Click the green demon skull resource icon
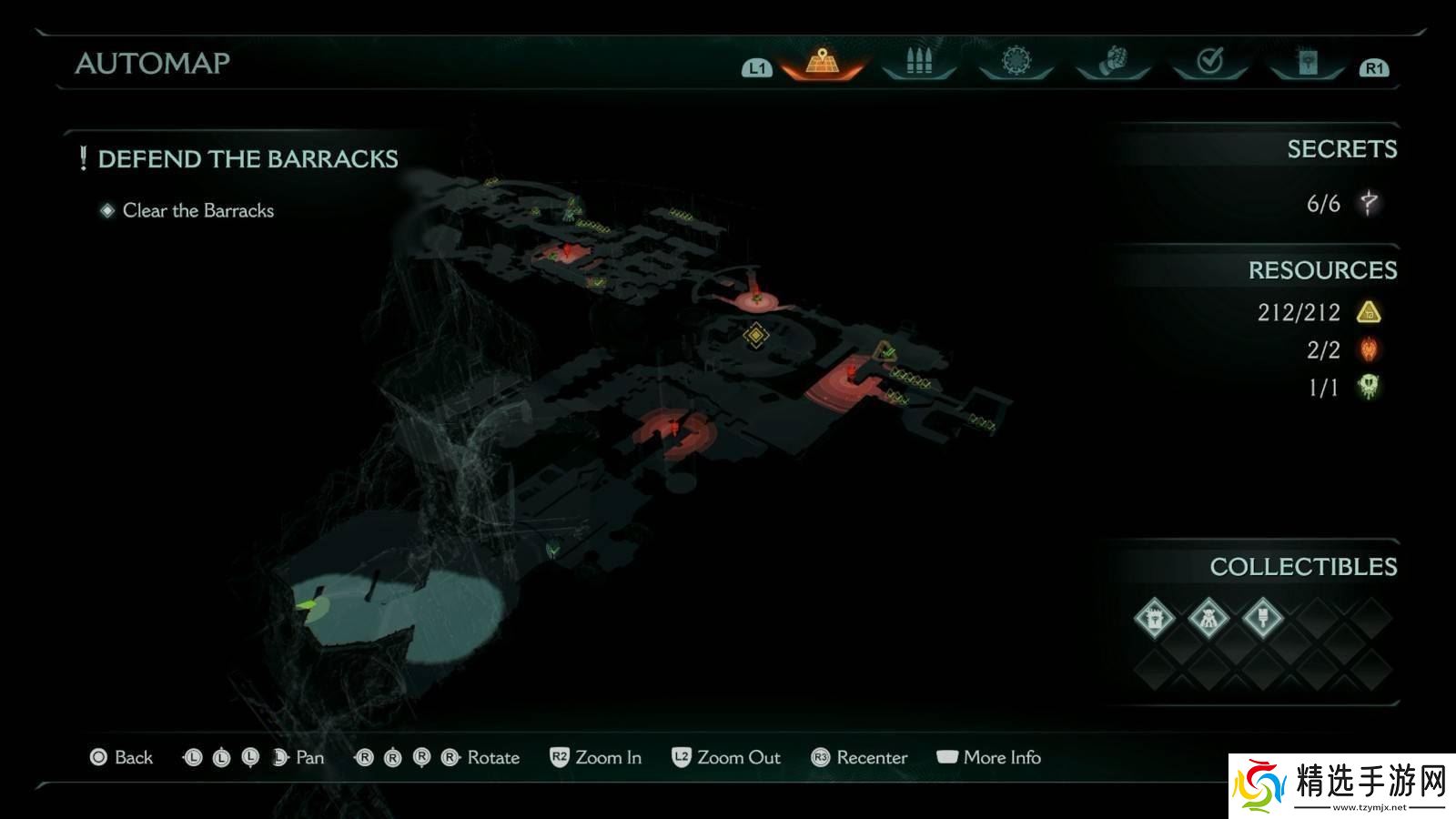Viewport: 1456px width, 819px height. coord(1369,387)
